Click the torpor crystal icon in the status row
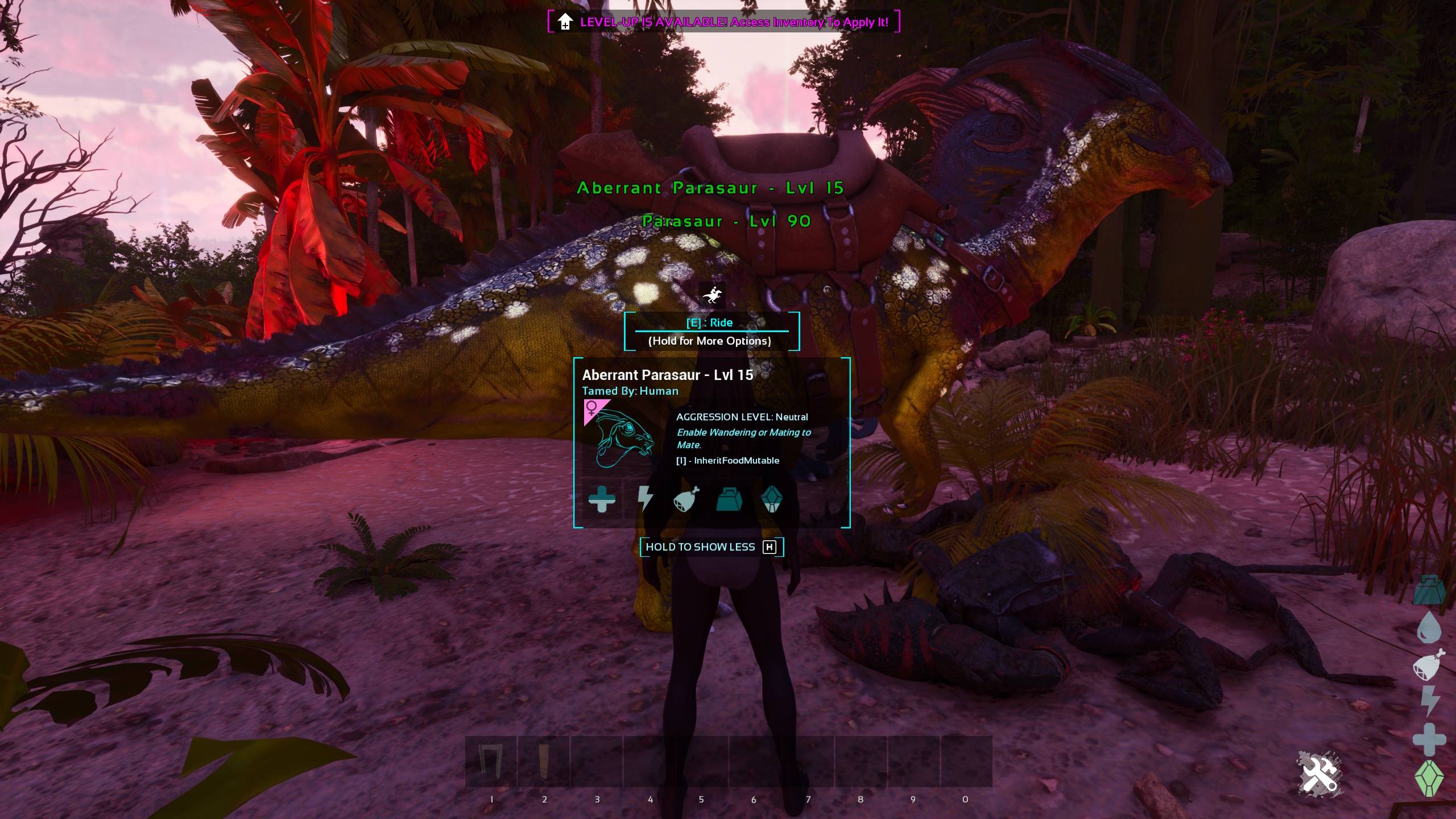 pyautogui.click(x=773, y=500)
